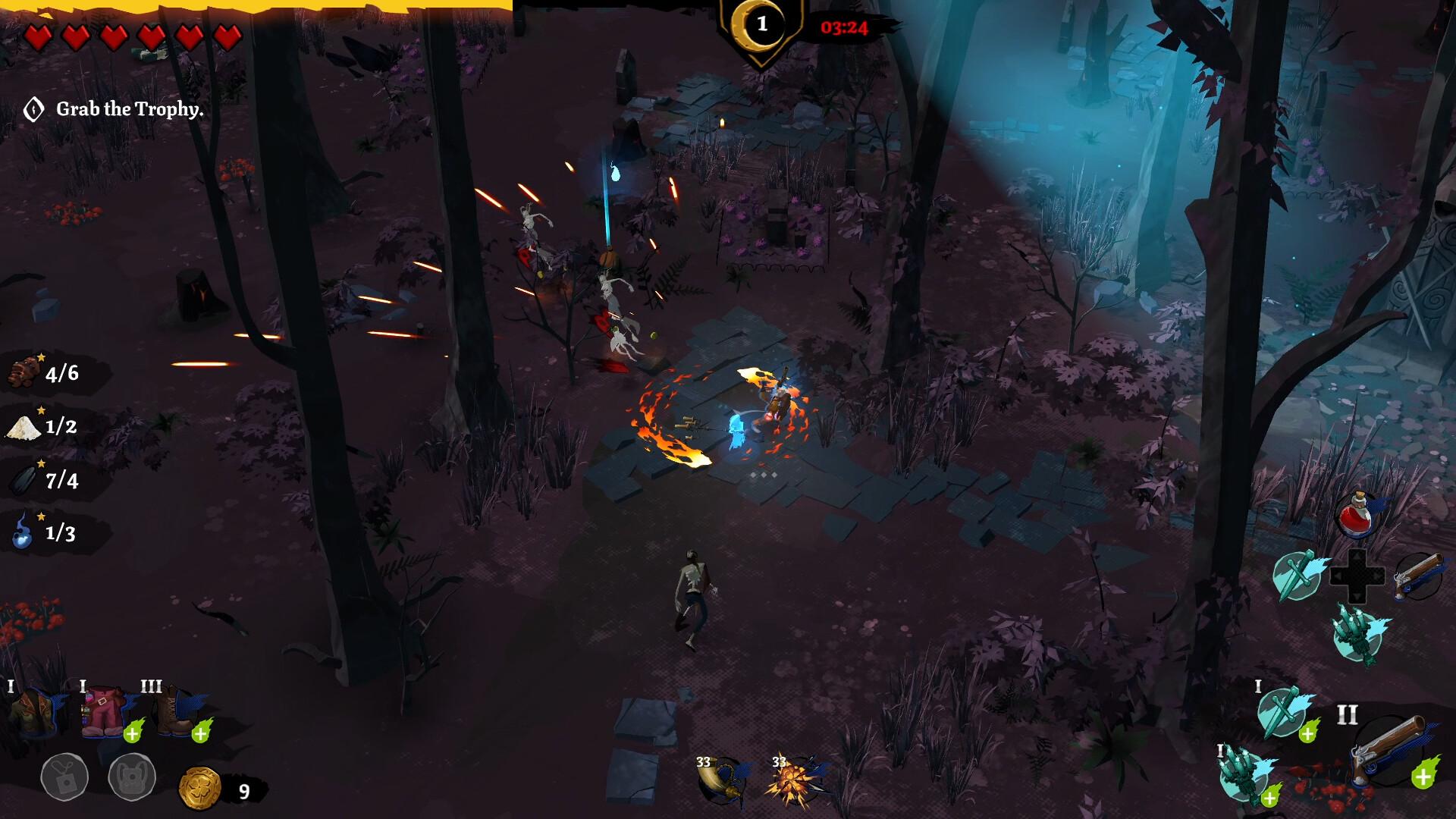Viewport: 1456px width, 819px height.
Task: Click the green plus on the red trousers
Action: 133,733
